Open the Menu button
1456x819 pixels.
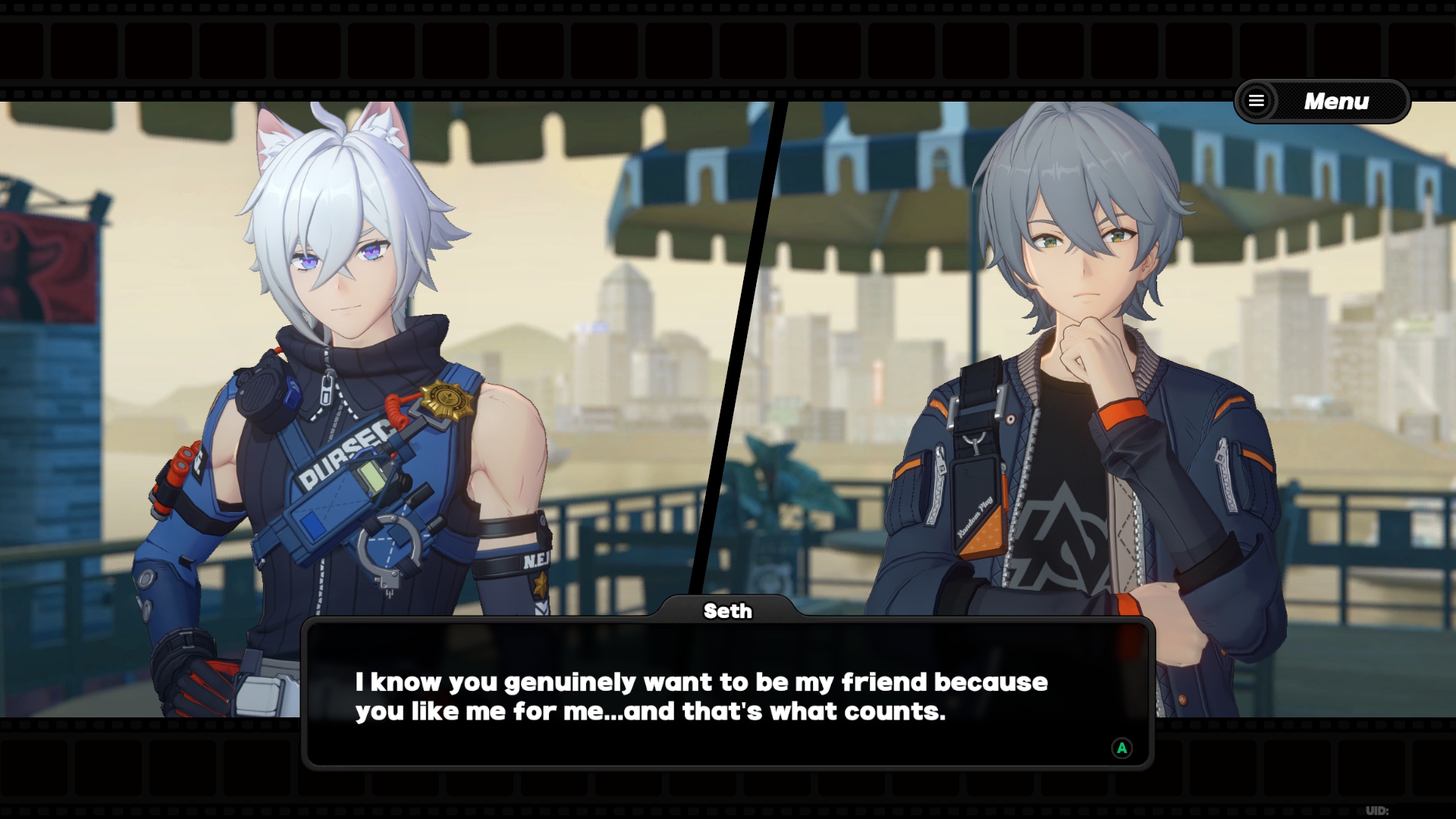(1337, 100)
